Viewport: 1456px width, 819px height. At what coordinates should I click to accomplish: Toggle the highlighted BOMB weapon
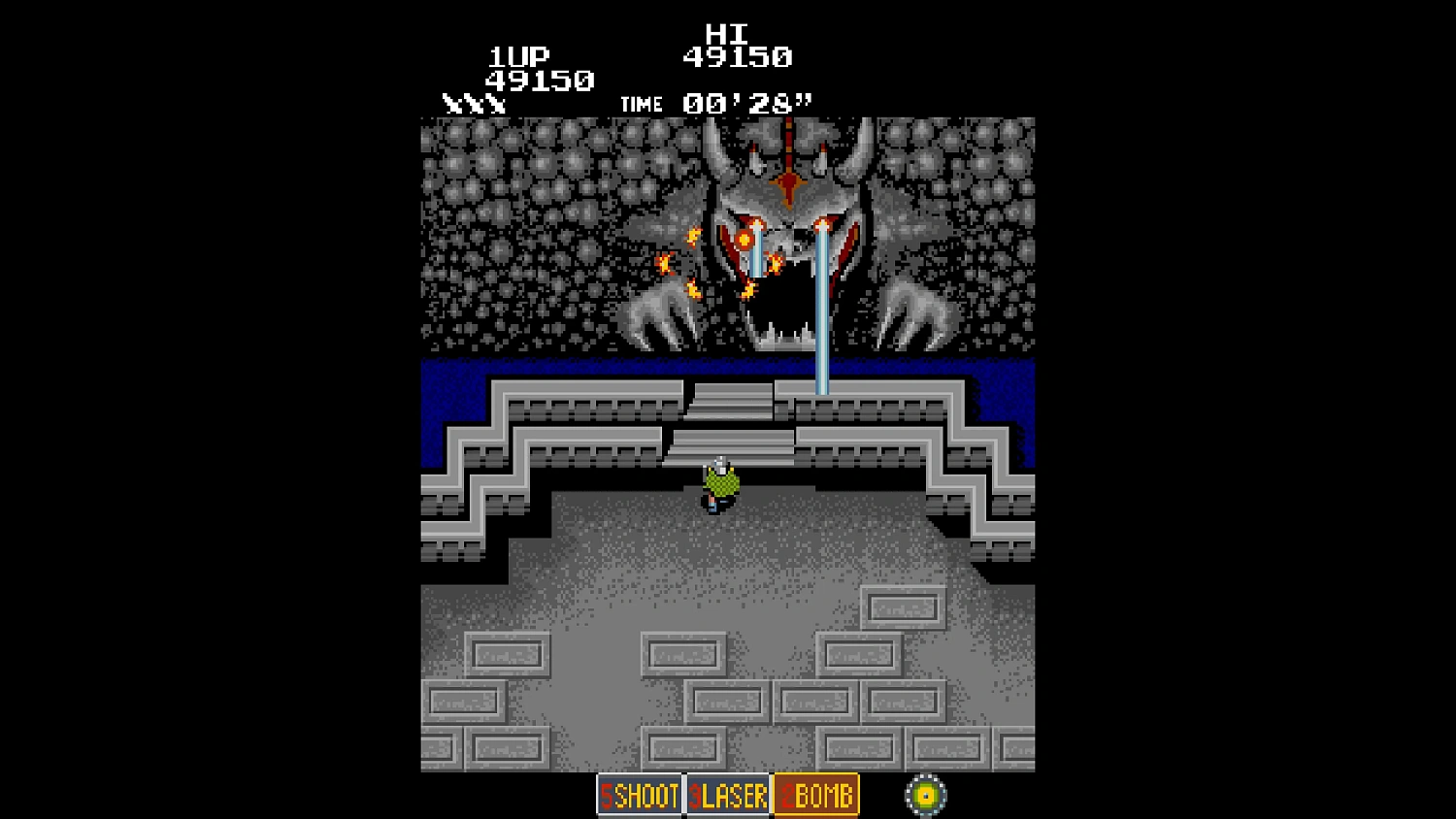[x=815, y=795]
